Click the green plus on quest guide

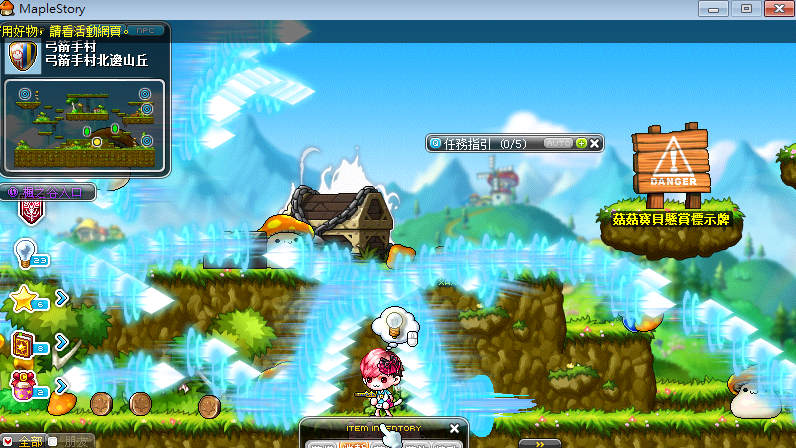pos(581,143)
